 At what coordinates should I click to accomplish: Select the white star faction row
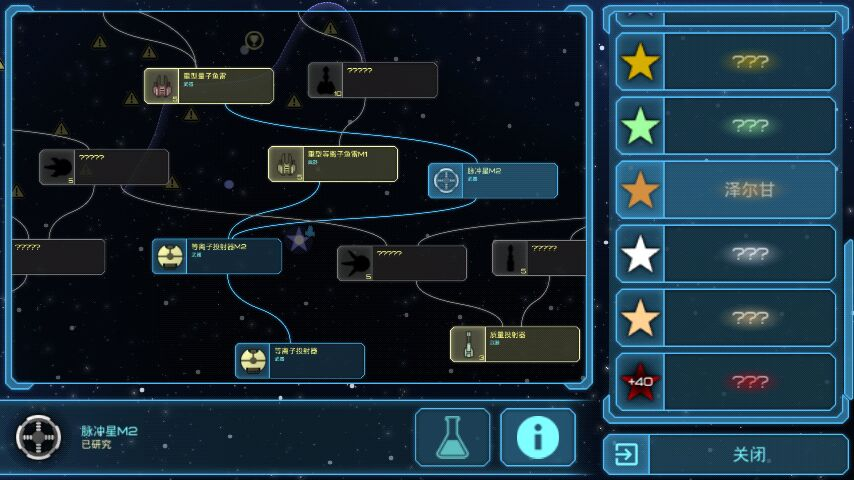point(725,254)
